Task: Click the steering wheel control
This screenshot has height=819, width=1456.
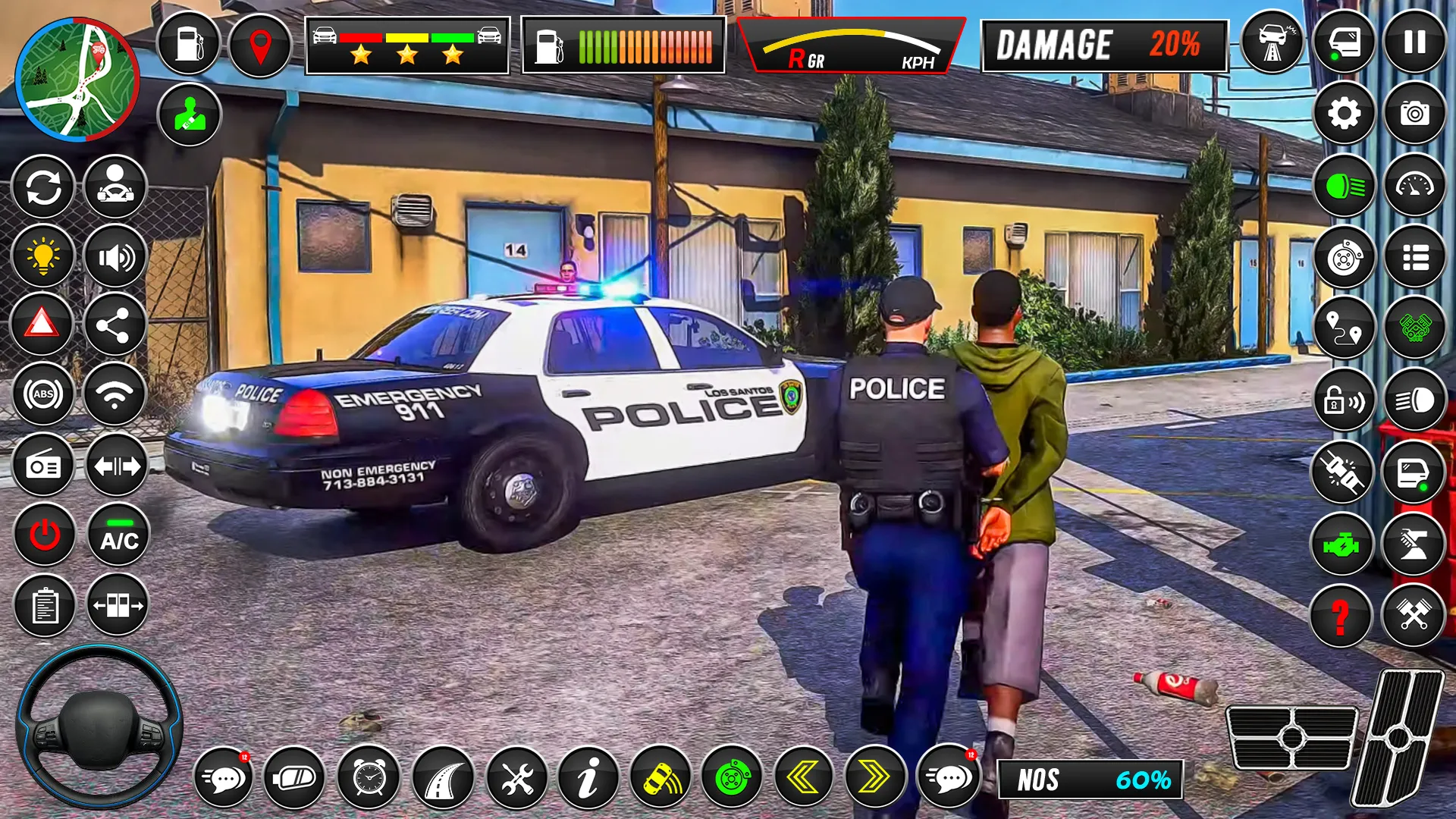Action: (99, 726)
